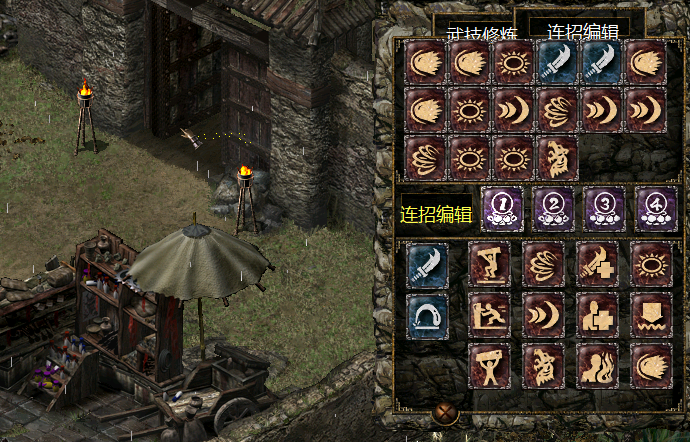Pick purple combo slot number 3
The image size is (690, 442).
[x=605, y=208]
